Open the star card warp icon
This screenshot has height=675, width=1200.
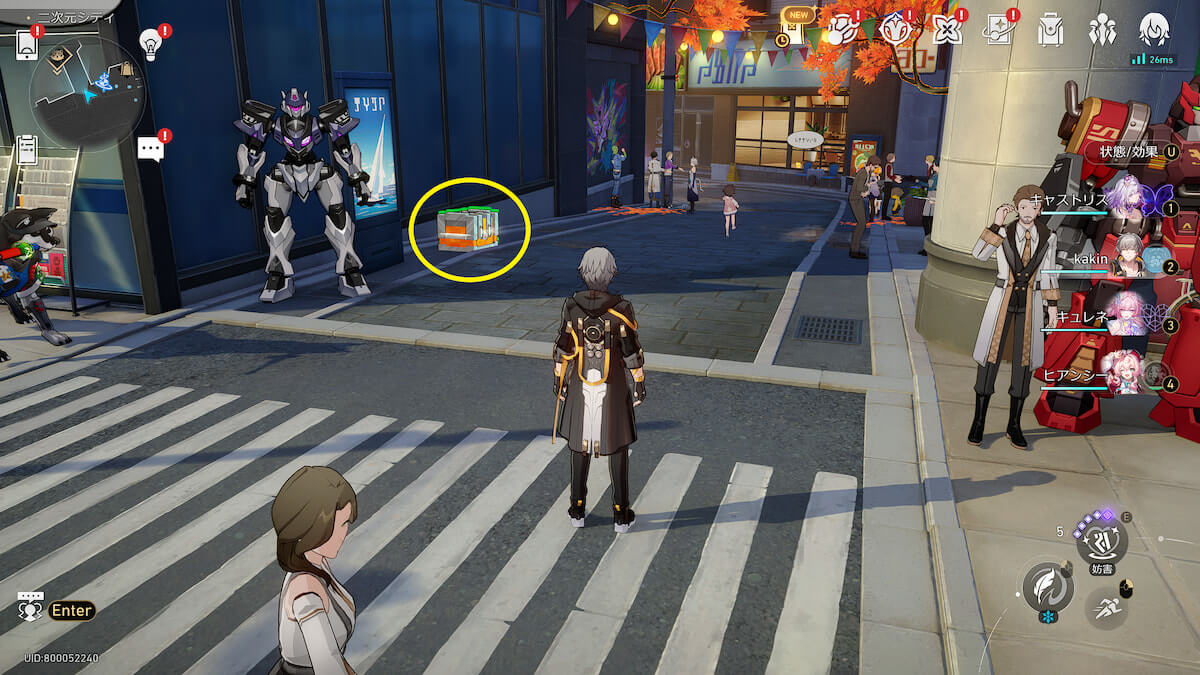pos(998,30)
